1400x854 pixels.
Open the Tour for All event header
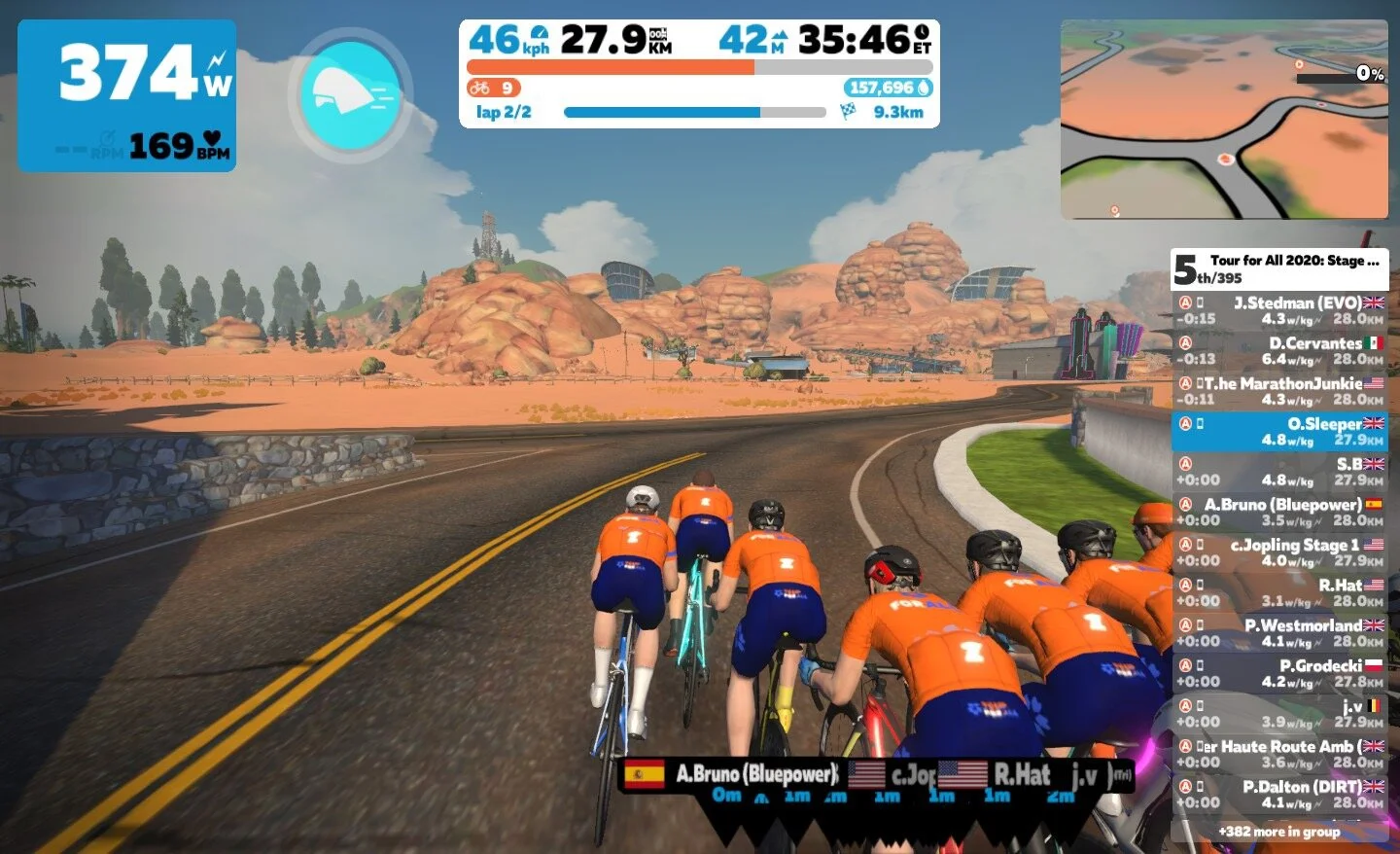pyautogui.click(x=1279, y=268)
